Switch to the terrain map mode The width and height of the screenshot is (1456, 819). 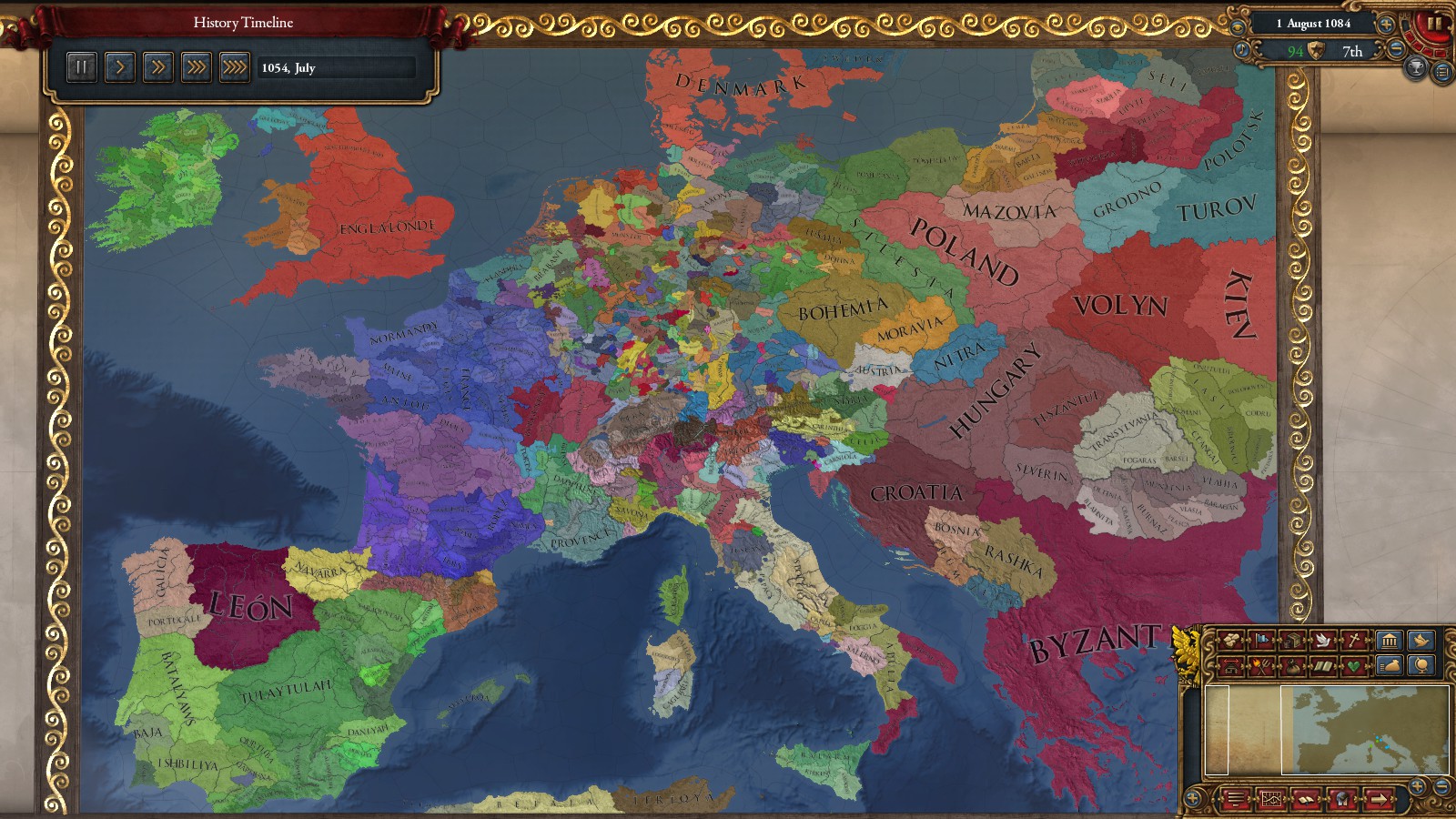pyautogui.click(x=1229, y=641)
